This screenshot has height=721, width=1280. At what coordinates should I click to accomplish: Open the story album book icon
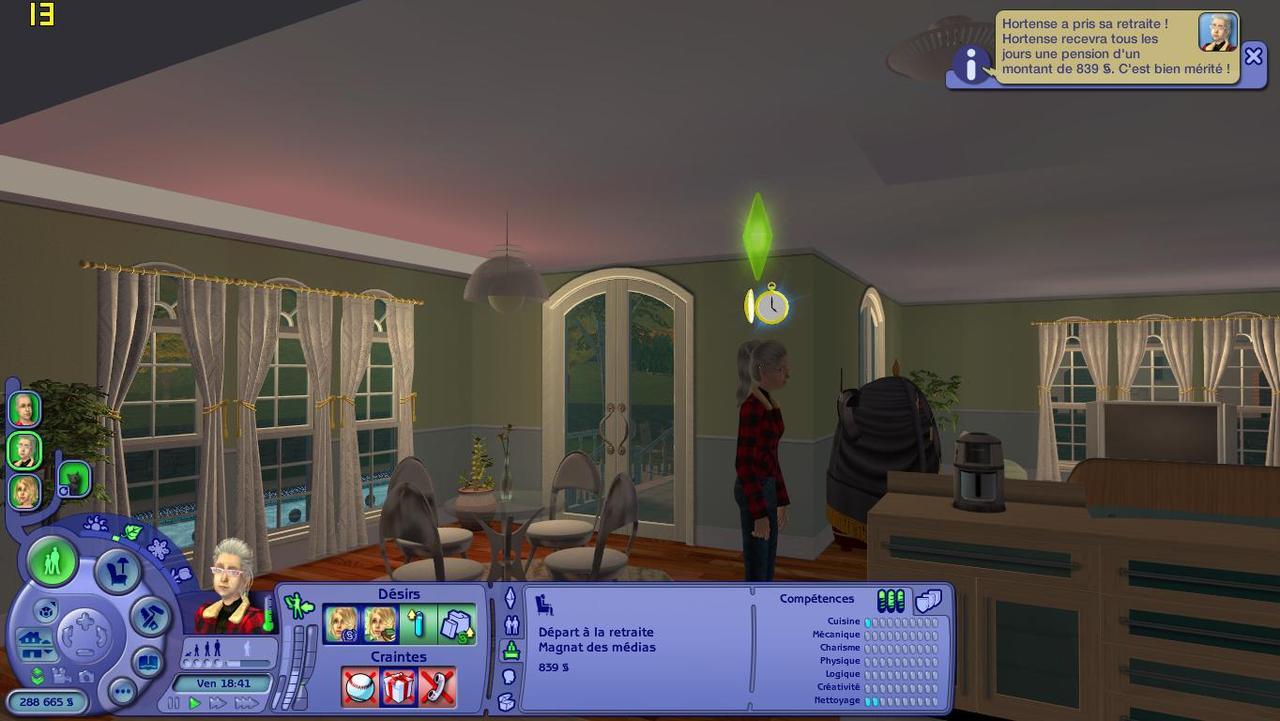(x=147, y=661)
